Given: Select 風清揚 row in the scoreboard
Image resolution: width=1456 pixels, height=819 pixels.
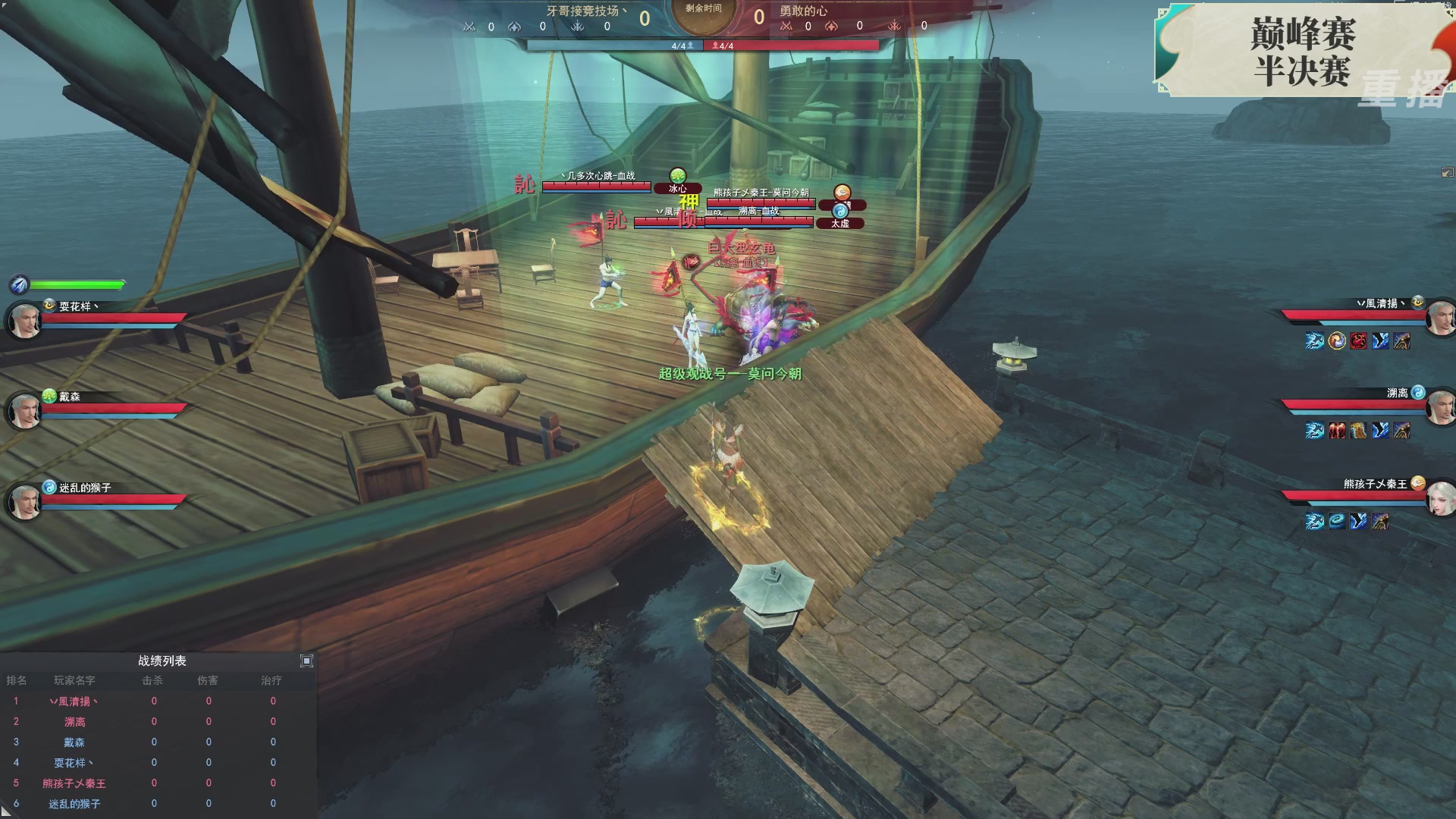Looking at the screenshot, I should 74,701.
